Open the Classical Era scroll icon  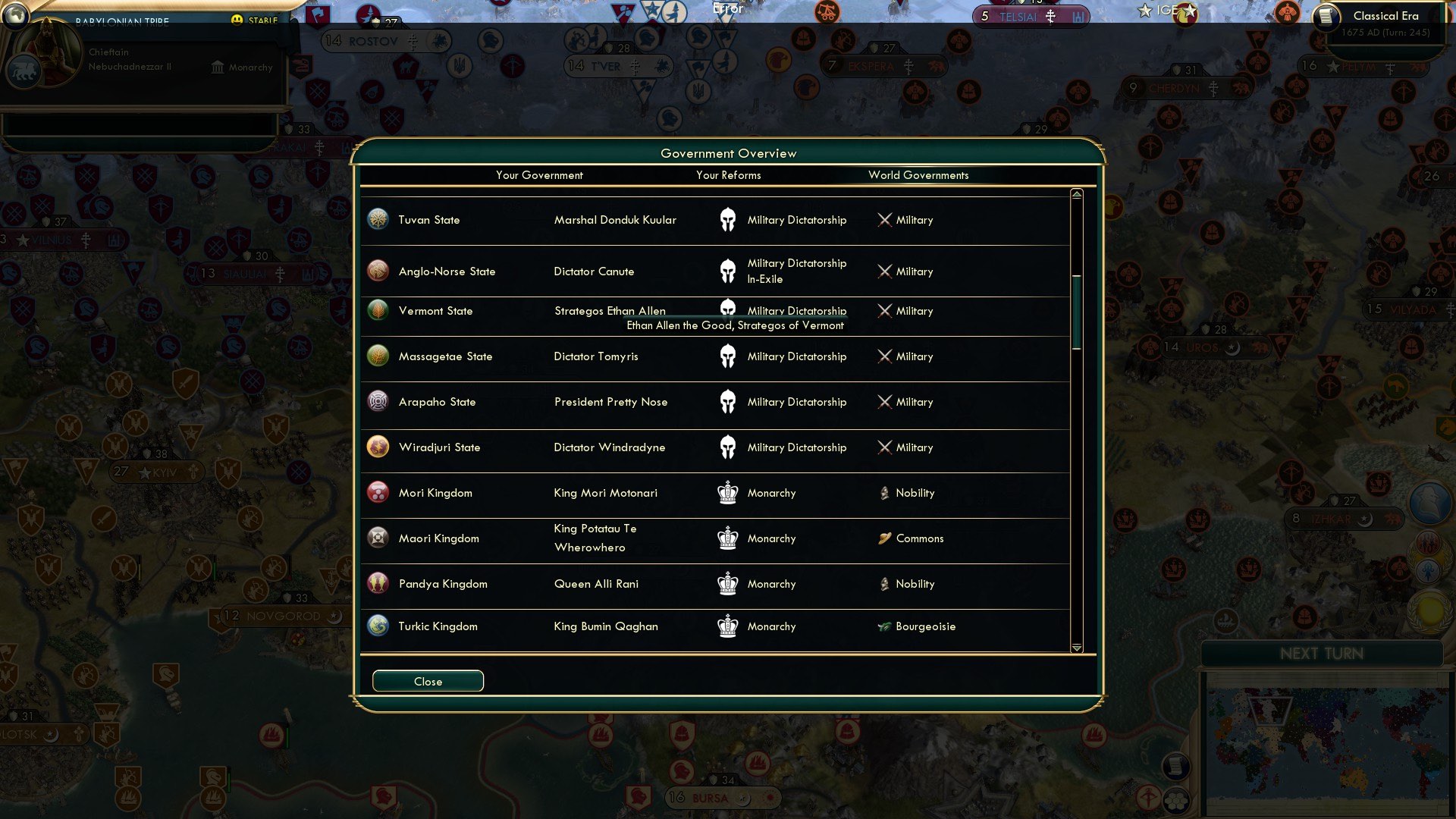(x=1327, y=17)
